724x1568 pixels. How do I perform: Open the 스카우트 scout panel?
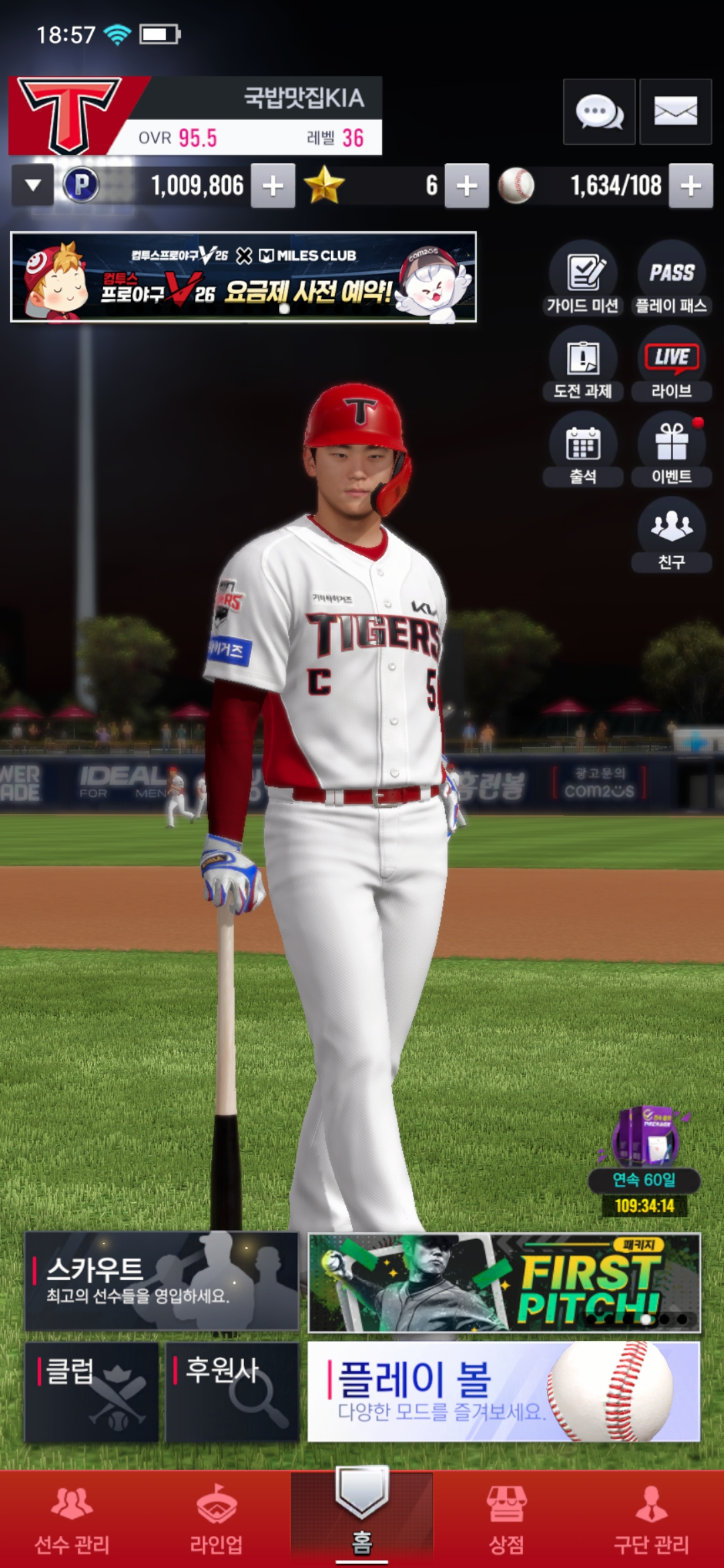point(162,1281)
